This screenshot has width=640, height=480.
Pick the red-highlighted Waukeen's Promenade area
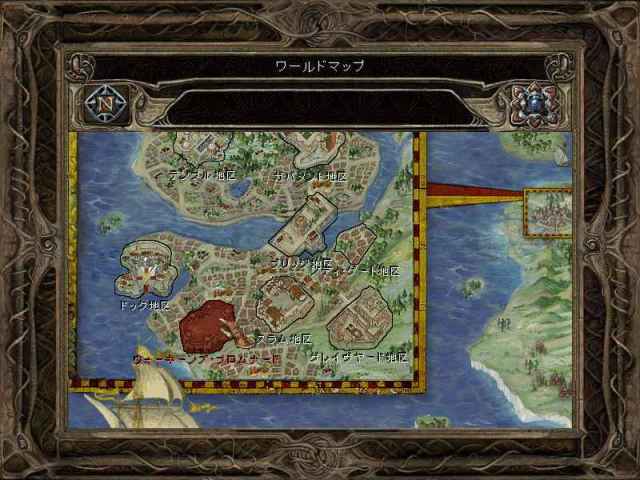[x=211, y=325]
